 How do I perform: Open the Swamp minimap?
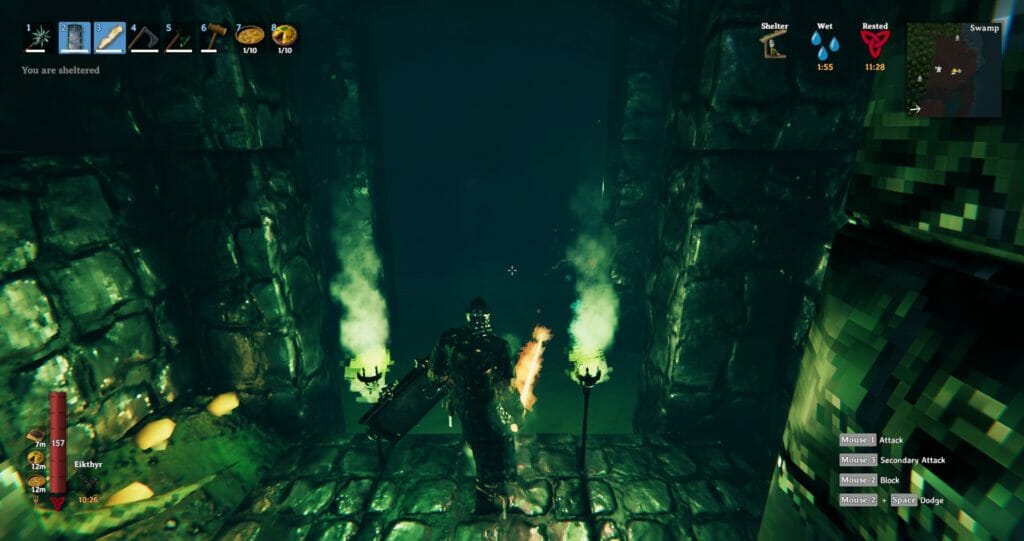click(953, 70)
